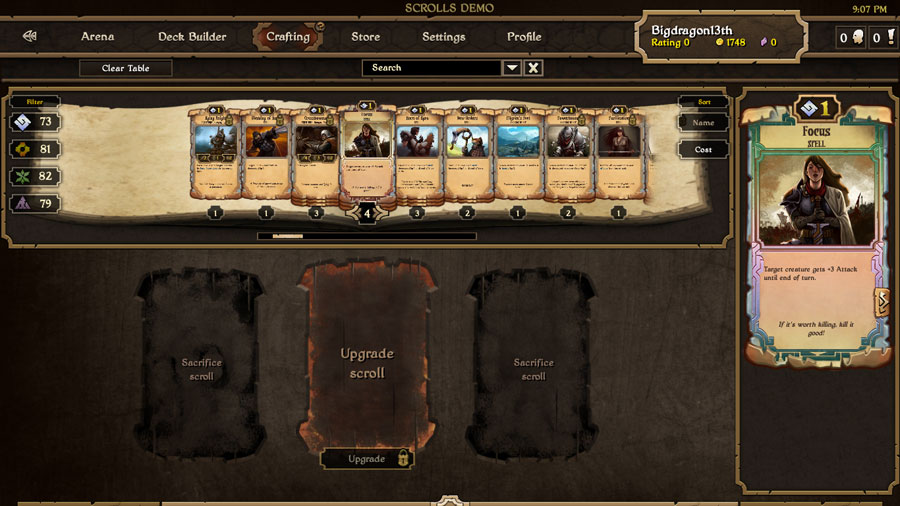View the Profile page
The height and width of the screenshot is (506, 900).
pyautogui.click(x=524, y=37)
